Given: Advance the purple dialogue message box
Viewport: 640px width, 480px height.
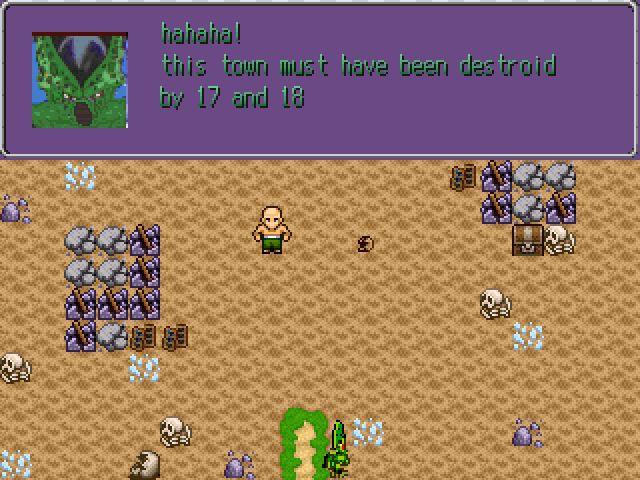Looking at the screenshot, I should (x=380, y=78).
